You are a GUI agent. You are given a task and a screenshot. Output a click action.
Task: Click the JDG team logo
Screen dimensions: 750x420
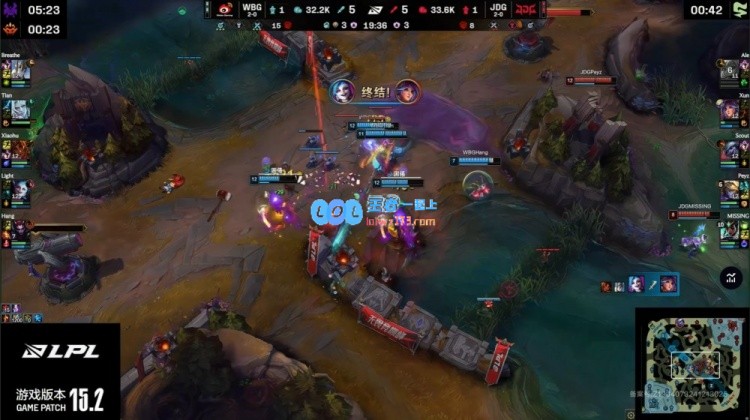(x=526, y=9)
